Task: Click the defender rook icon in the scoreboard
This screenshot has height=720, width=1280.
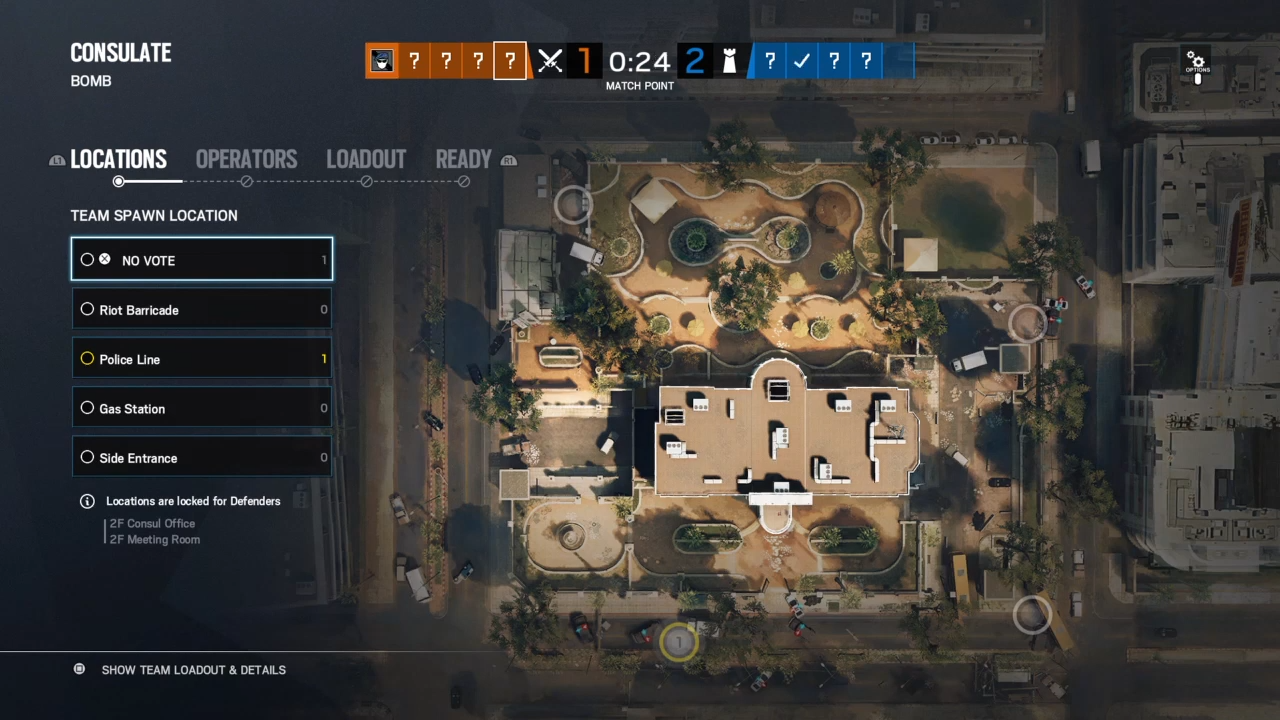Action: coord(729,61)
